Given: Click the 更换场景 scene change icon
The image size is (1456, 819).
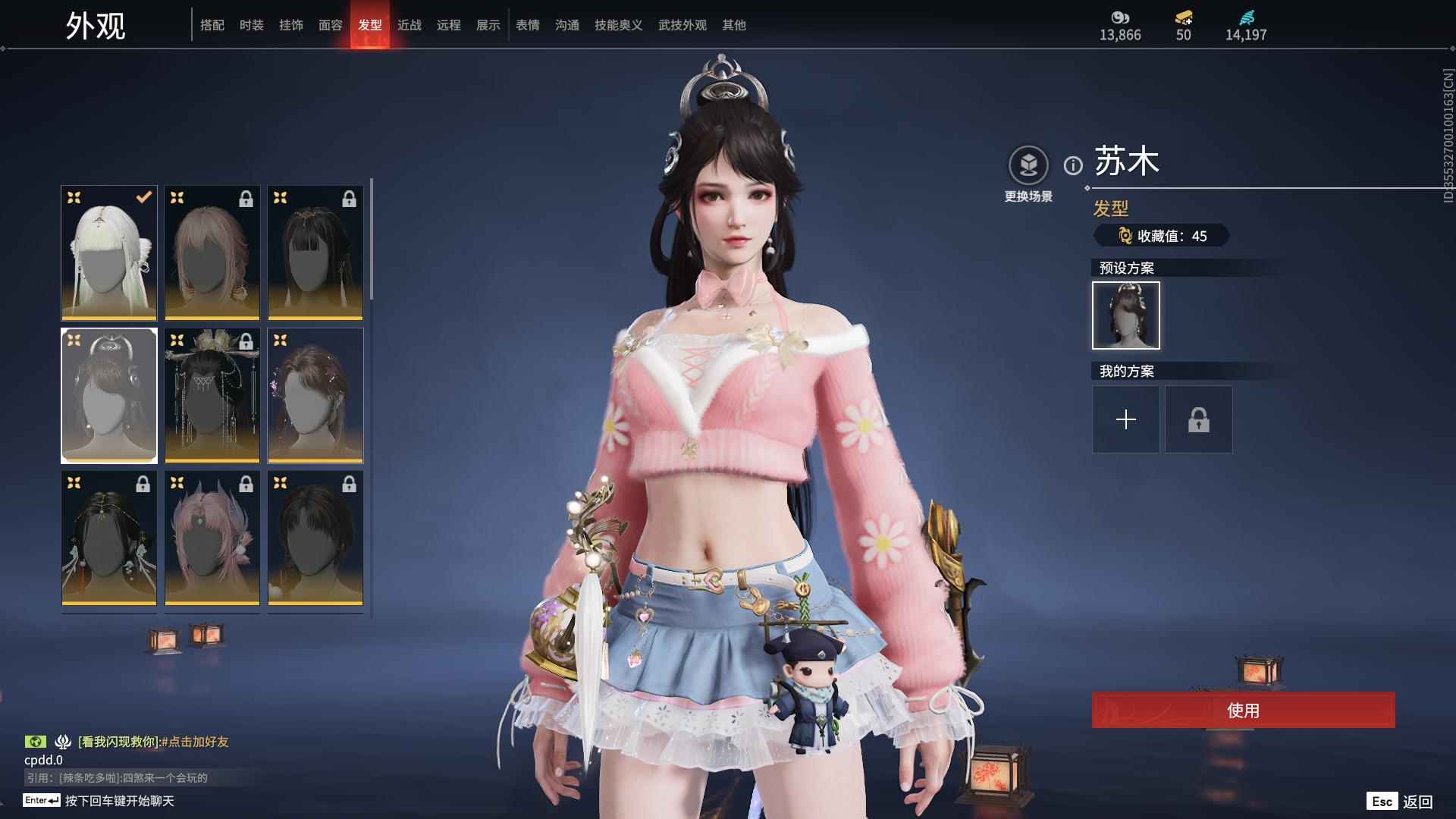Looking at the screenshot, I should point(1028,165).
